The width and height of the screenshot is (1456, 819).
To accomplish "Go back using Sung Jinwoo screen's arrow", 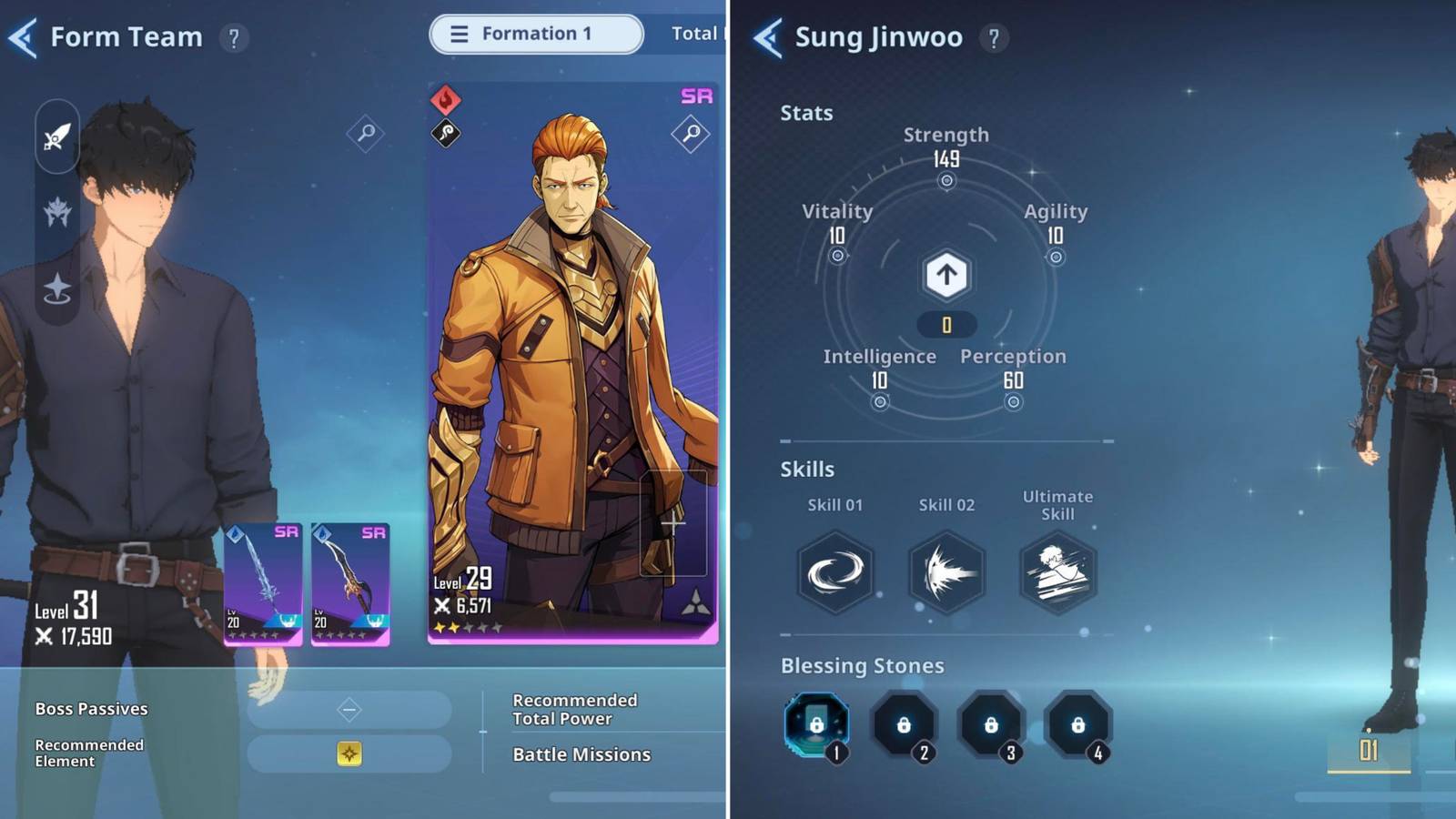I will [767, 36].
